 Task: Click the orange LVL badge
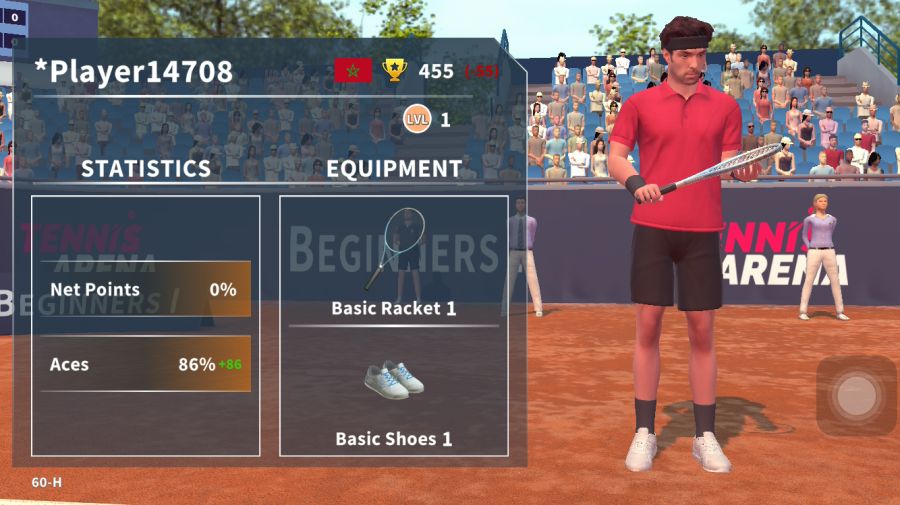point(417,120)
